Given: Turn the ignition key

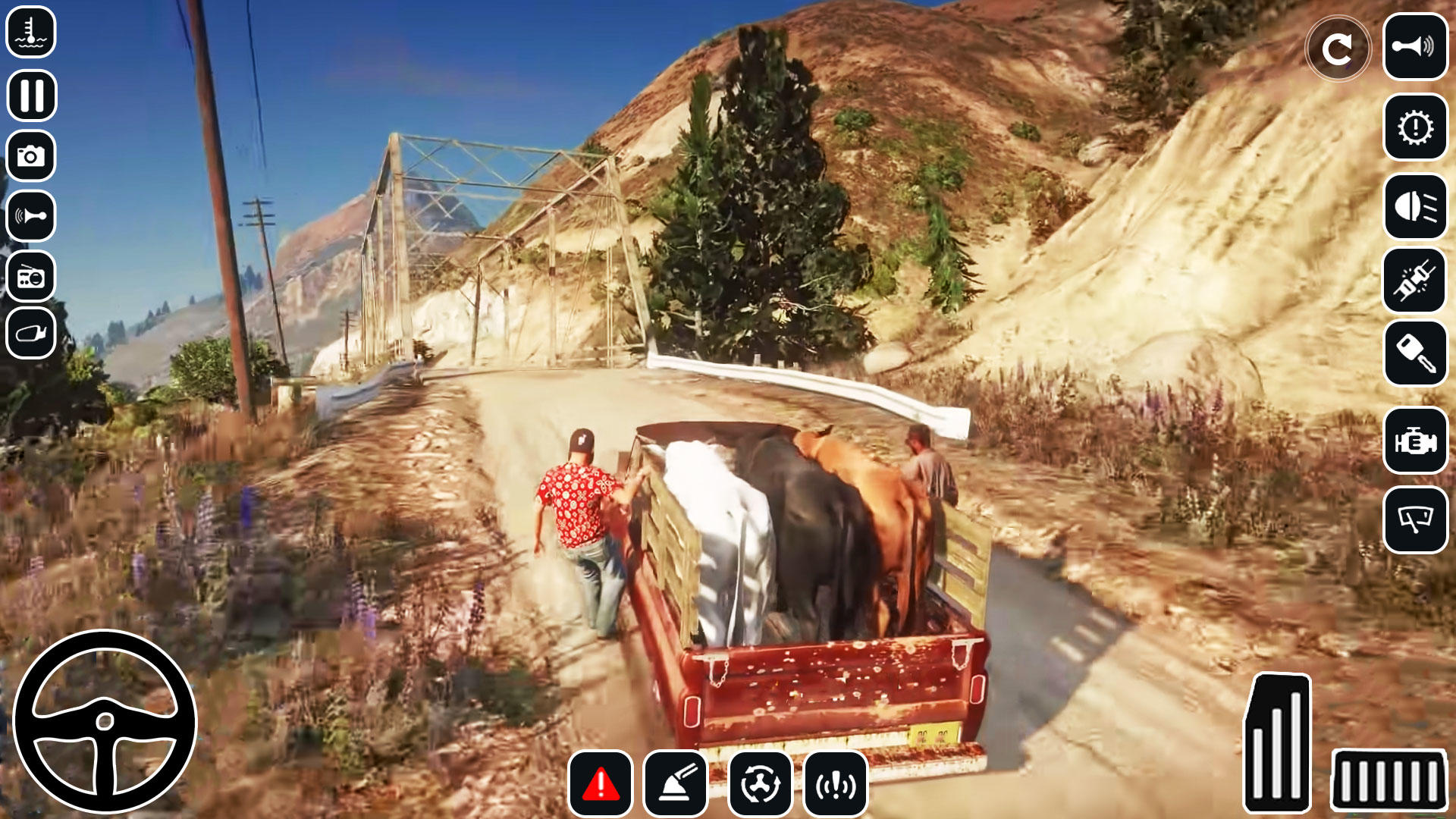Looking at the screenshot, I should [1415, 353].
